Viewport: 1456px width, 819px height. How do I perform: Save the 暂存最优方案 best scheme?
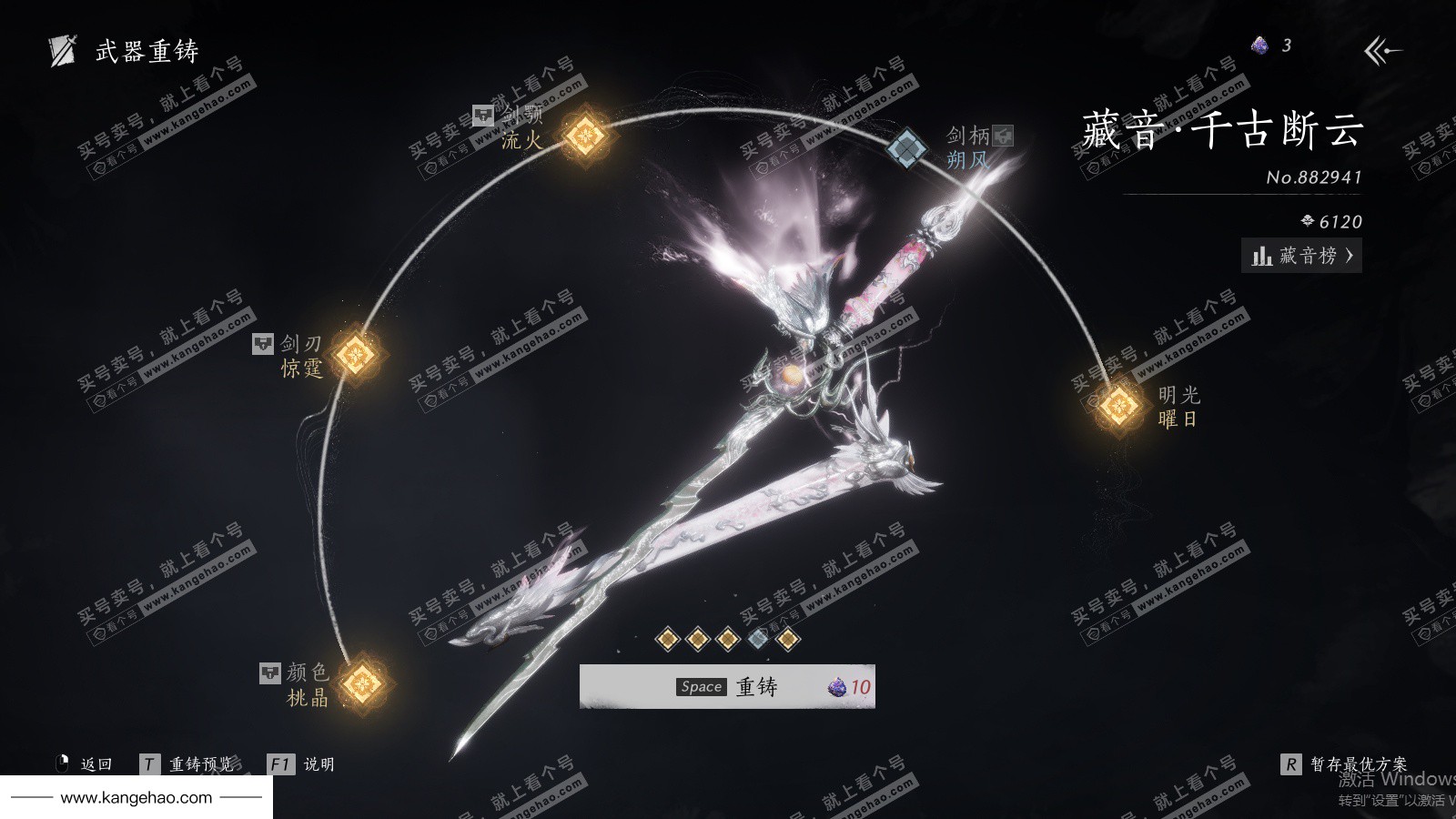pos(1345,764)
